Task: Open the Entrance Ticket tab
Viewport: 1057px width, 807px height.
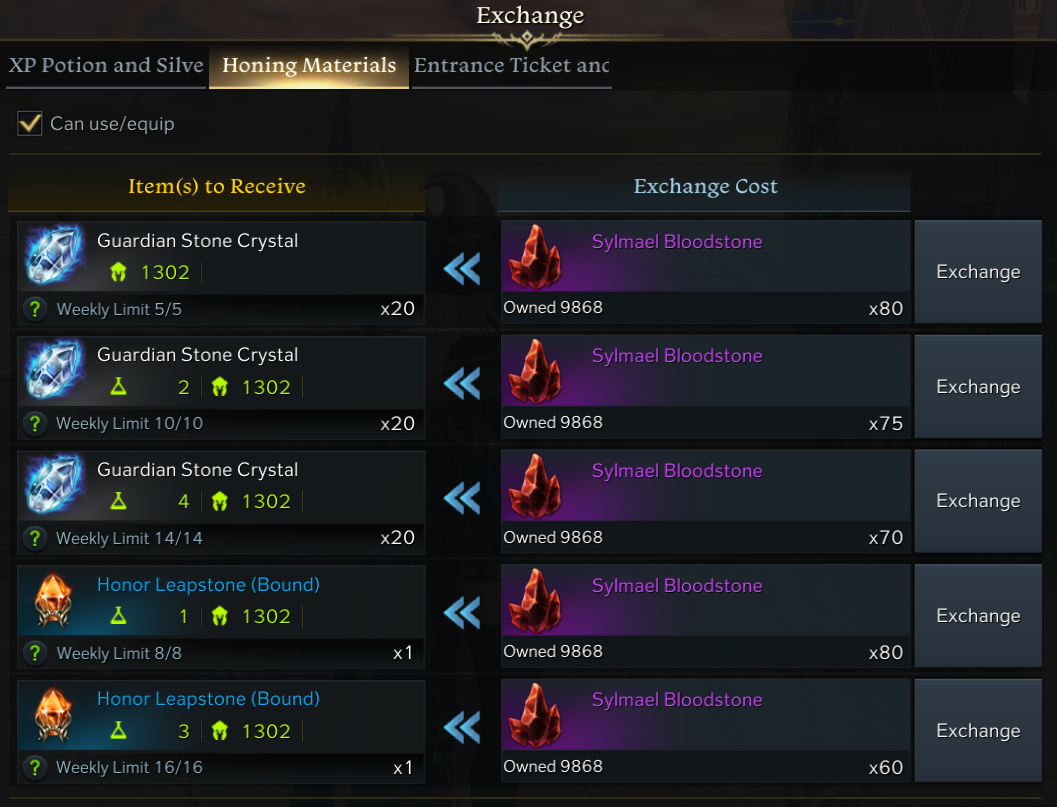Action: pyautogui.click(x=511, y=66)
